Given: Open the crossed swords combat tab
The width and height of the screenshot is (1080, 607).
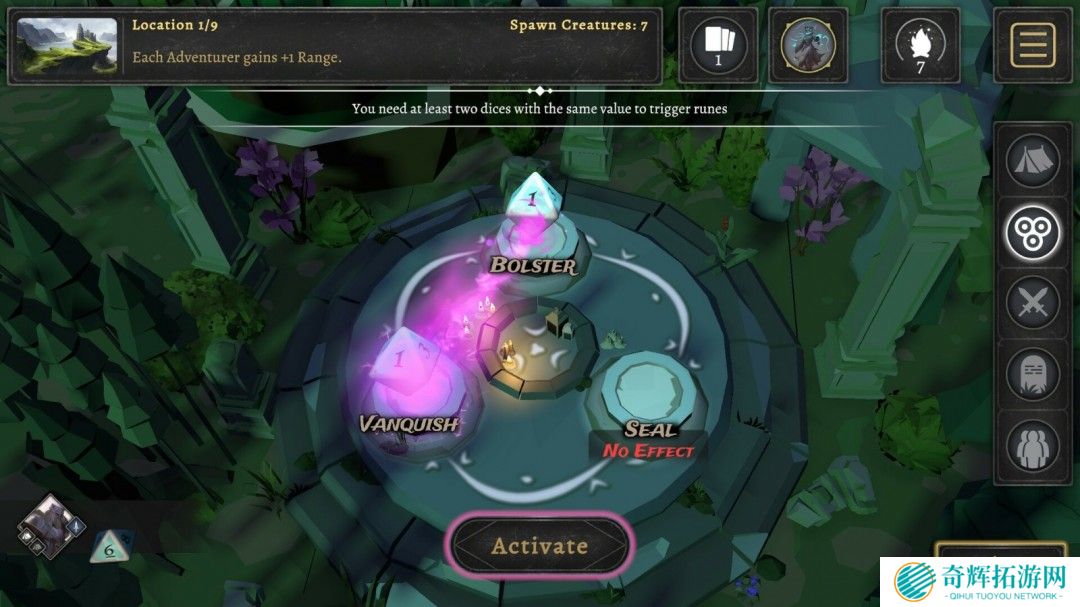Looking at the screenshot, I should [1033, 302].
